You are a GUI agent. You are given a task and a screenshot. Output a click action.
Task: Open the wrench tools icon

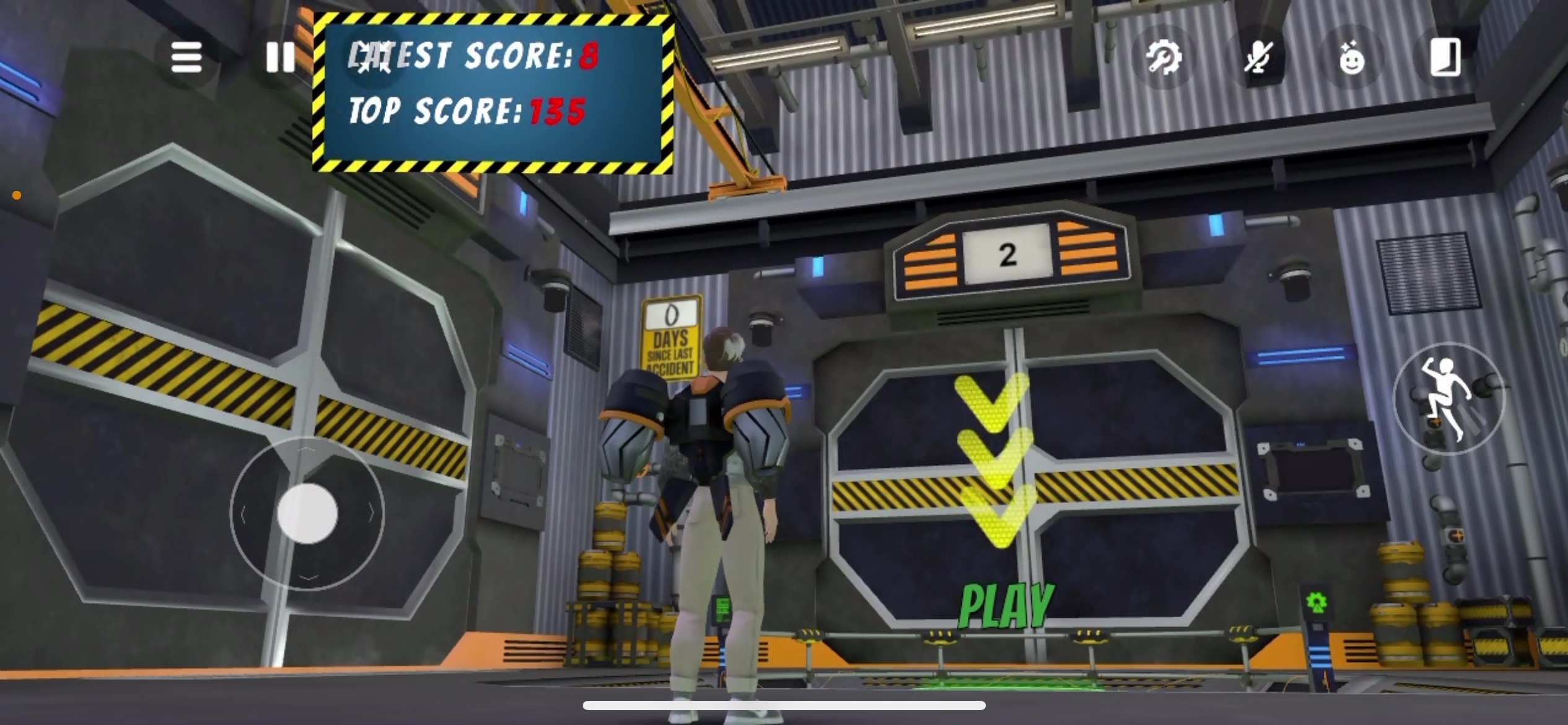[1164, 58]
